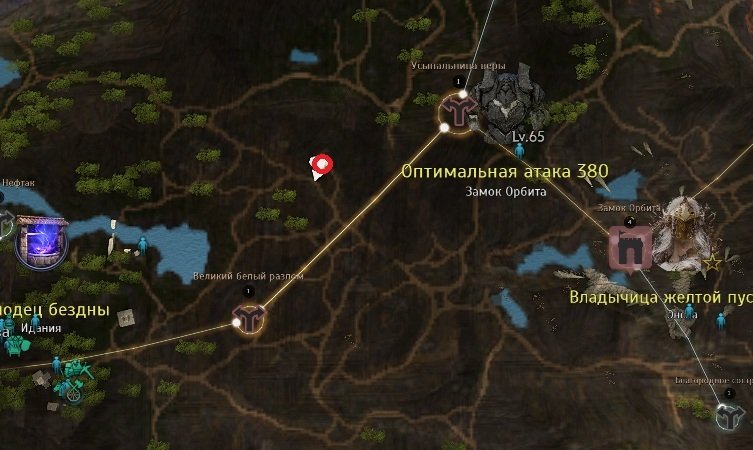Click the blue NPC icon below Lv.65

click(519, 151)
